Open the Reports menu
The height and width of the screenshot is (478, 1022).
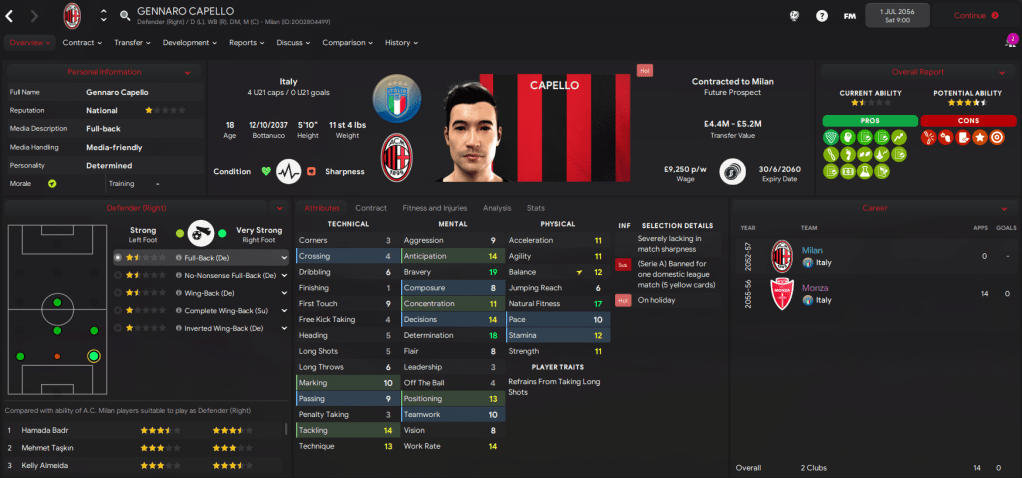(x=246, y=43)
